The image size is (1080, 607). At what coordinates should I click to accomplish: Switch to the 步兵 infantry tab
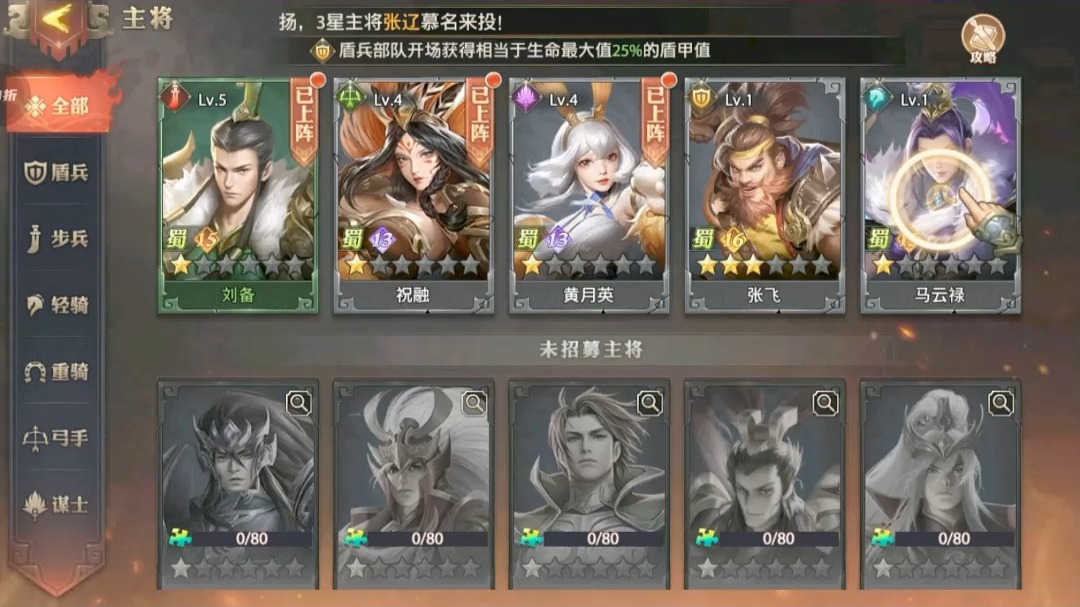[58, 239]
